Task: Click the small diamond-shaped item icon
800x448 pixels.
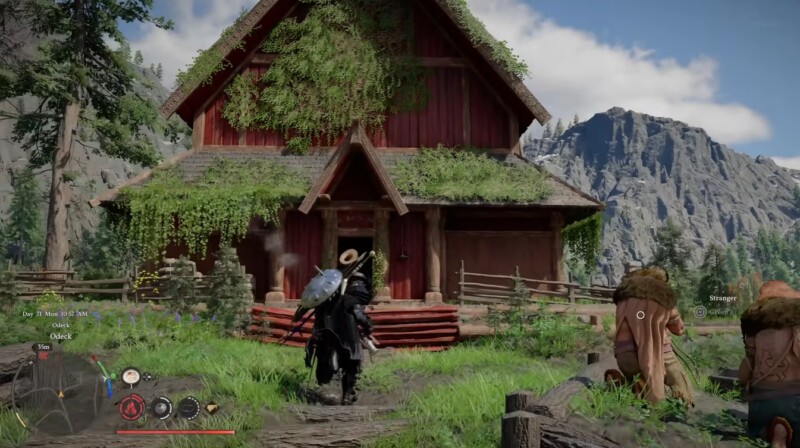Action: (212, 408)
